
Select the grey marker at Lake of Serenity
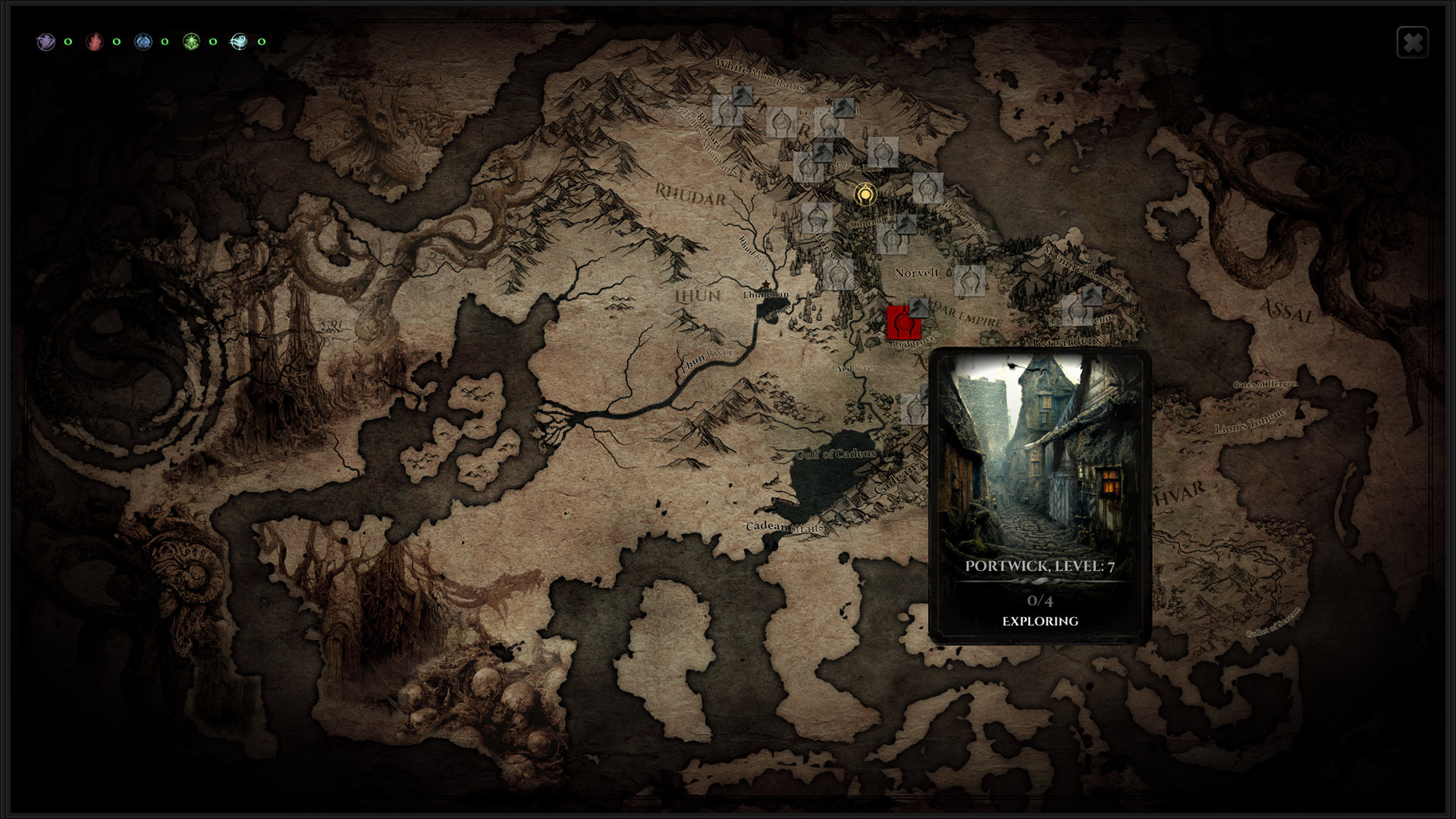click(1075, 309)
